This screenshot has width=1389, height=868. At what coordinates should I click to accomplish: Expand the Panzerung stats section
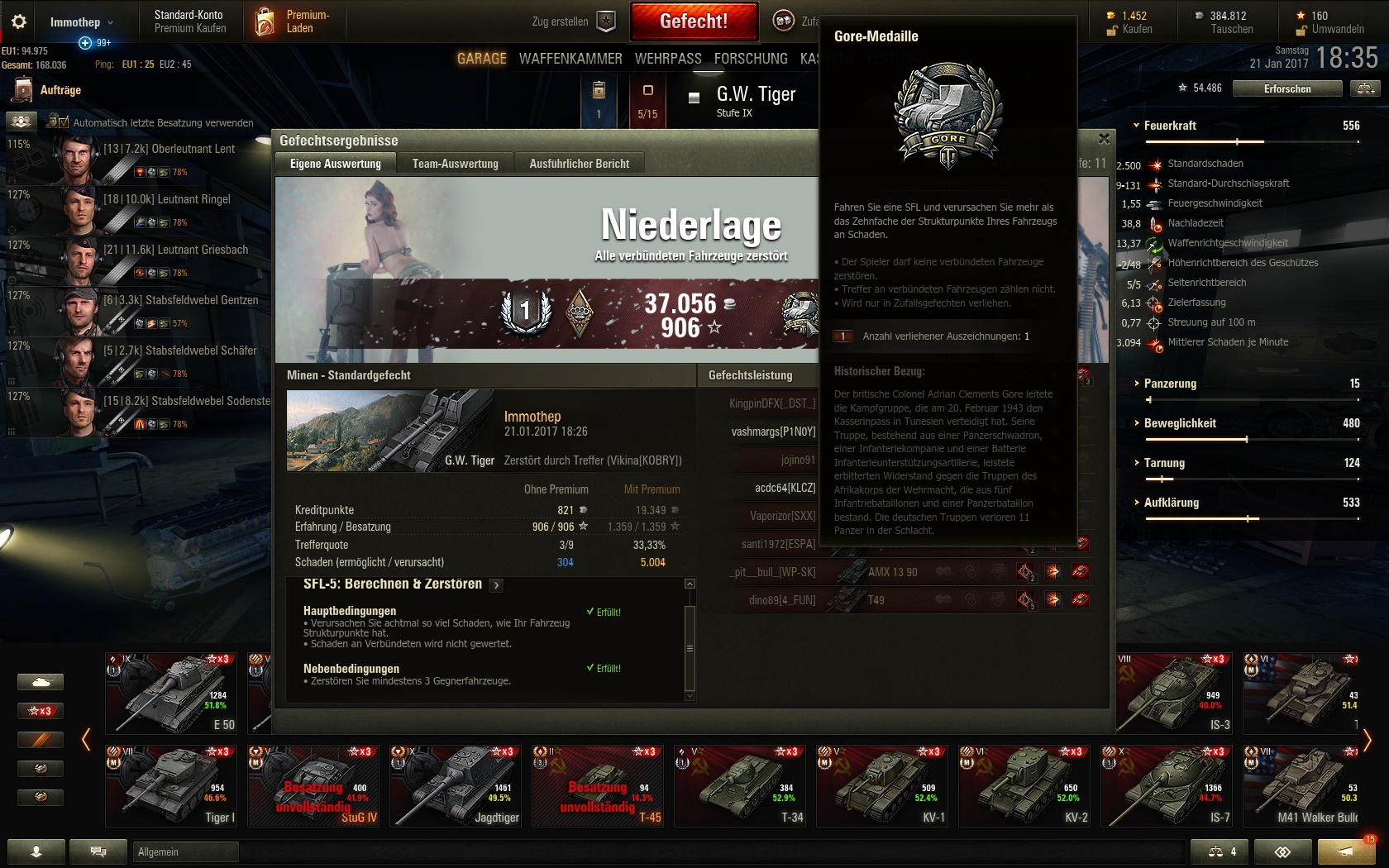click(1169, 384)
